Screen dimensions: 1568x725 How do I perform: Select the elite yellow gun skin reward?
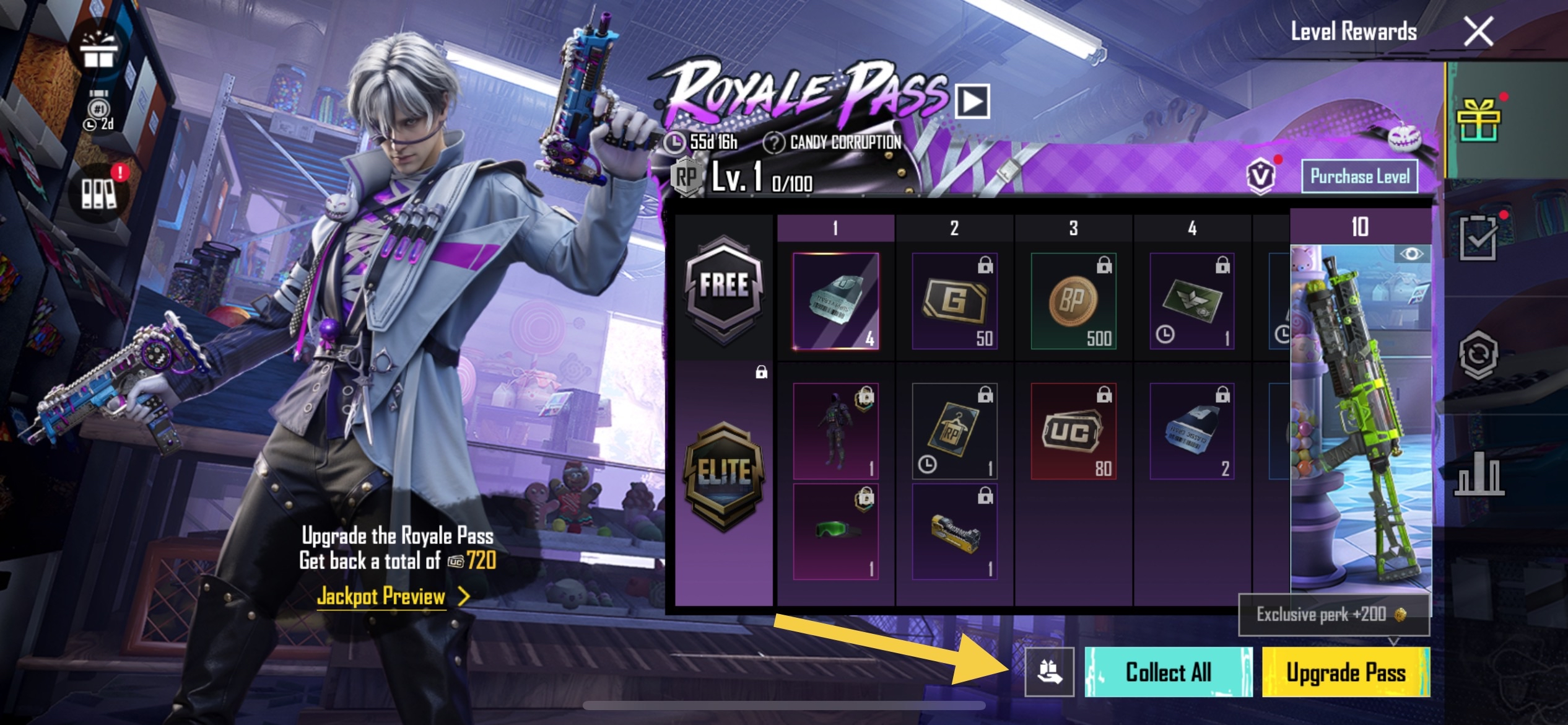pyautogui.click(x=954, y=532)
